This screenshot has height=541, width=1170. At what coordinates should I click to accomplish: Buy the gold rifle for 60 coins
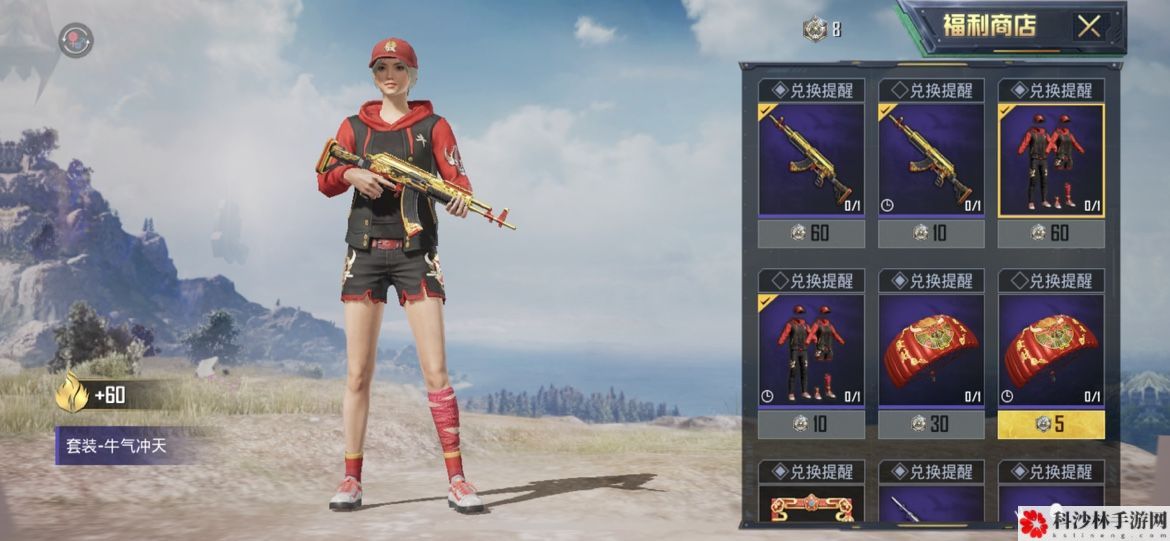click(x=811, y=234)
